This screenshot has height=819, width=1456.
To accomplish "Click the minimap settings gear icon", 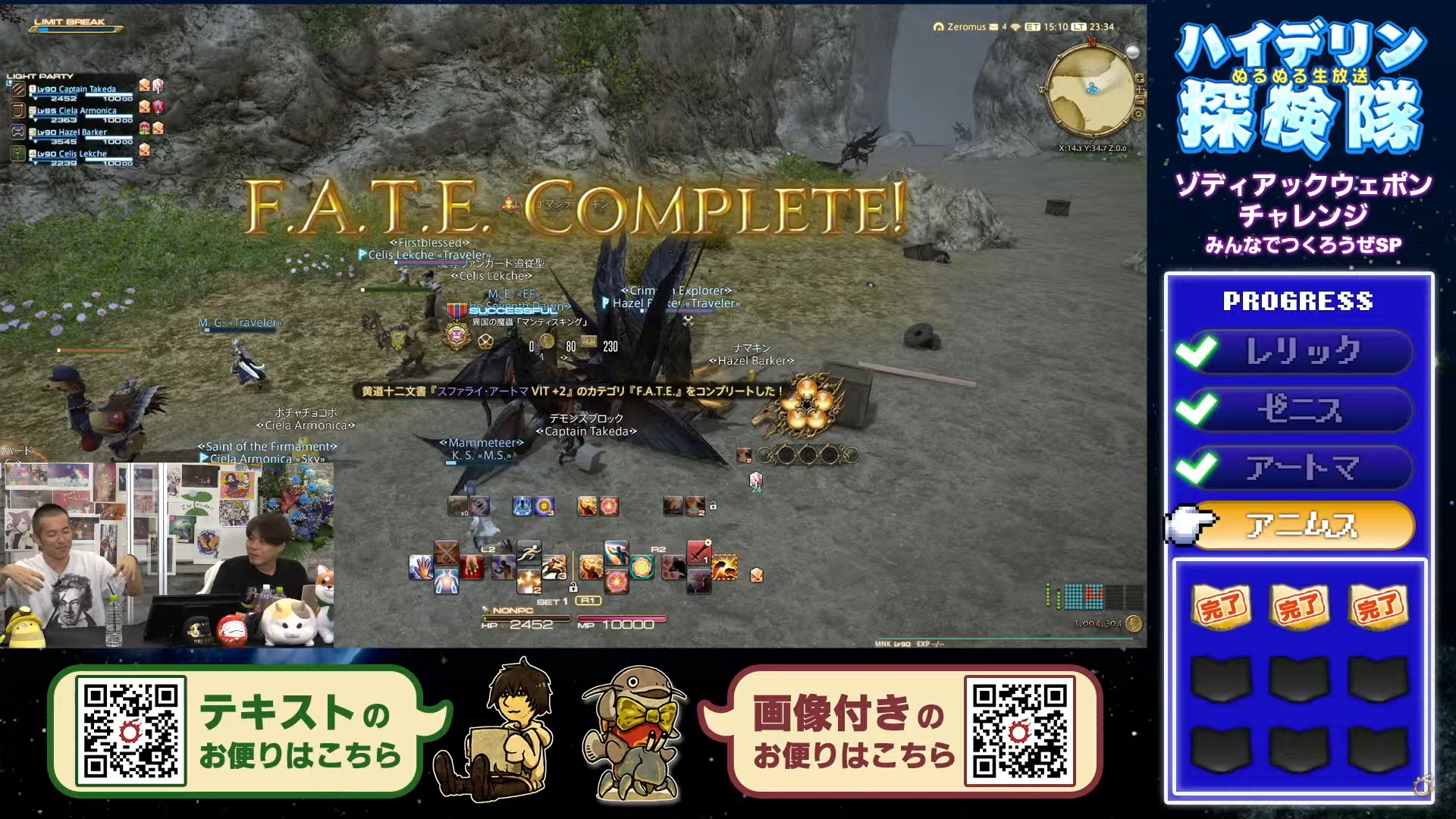I will point(1137,114).
